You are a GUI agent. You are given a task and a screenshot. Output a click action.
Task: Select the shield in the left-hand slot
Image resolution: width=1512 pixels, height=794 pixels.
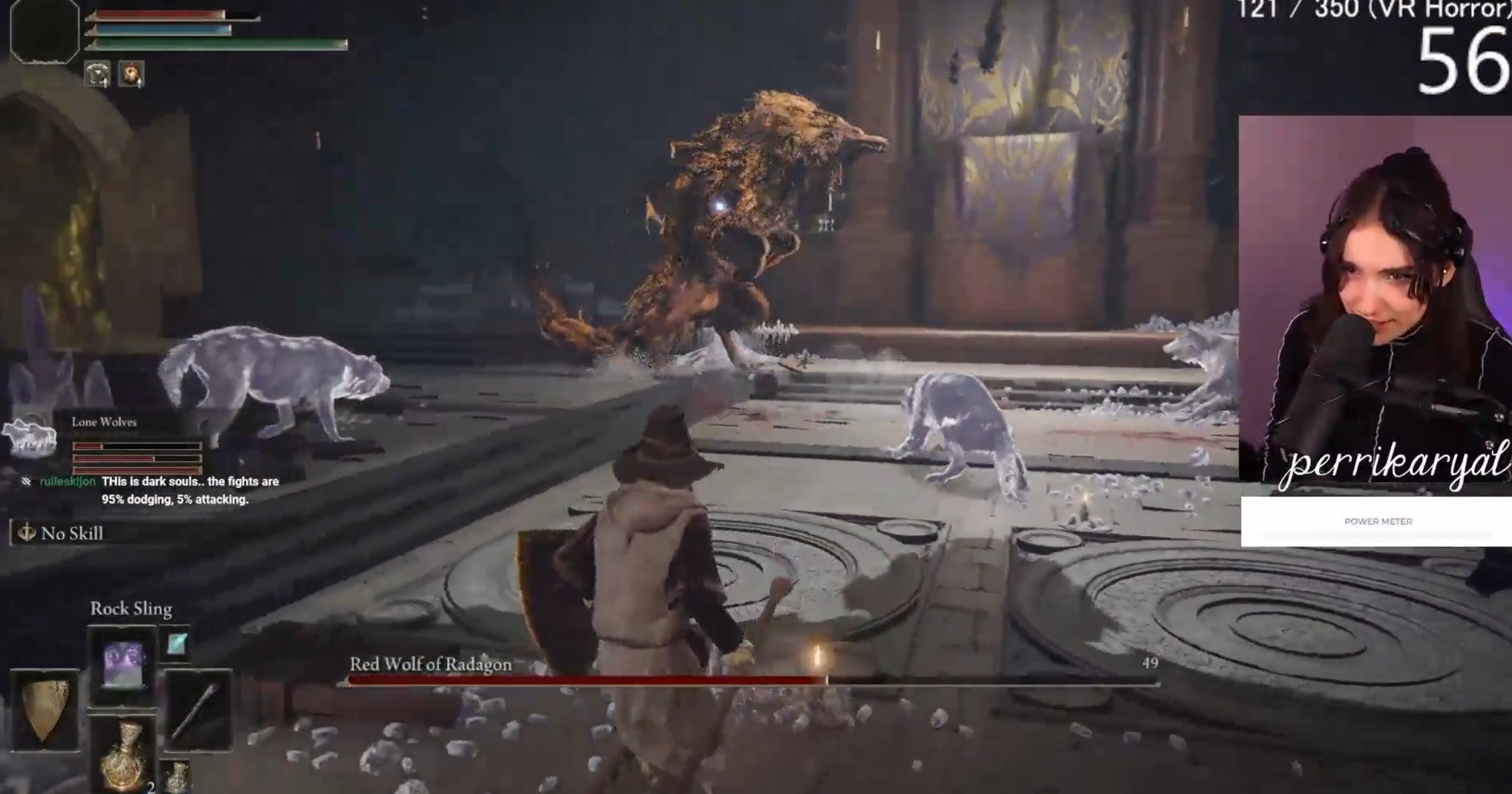[44, 710]
